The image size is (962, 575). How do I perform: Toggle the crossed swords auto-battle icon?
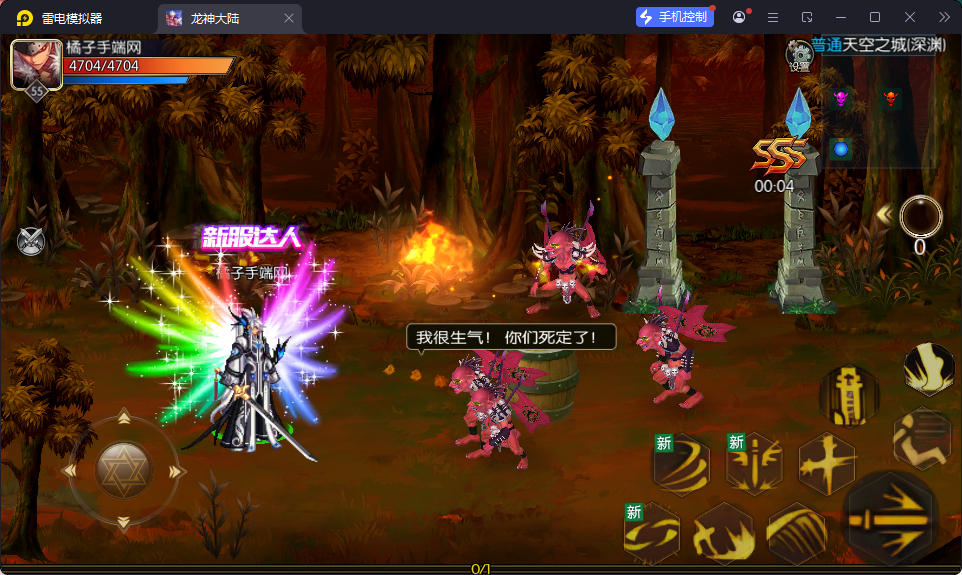pyautogui.click(x=31, y=240)
